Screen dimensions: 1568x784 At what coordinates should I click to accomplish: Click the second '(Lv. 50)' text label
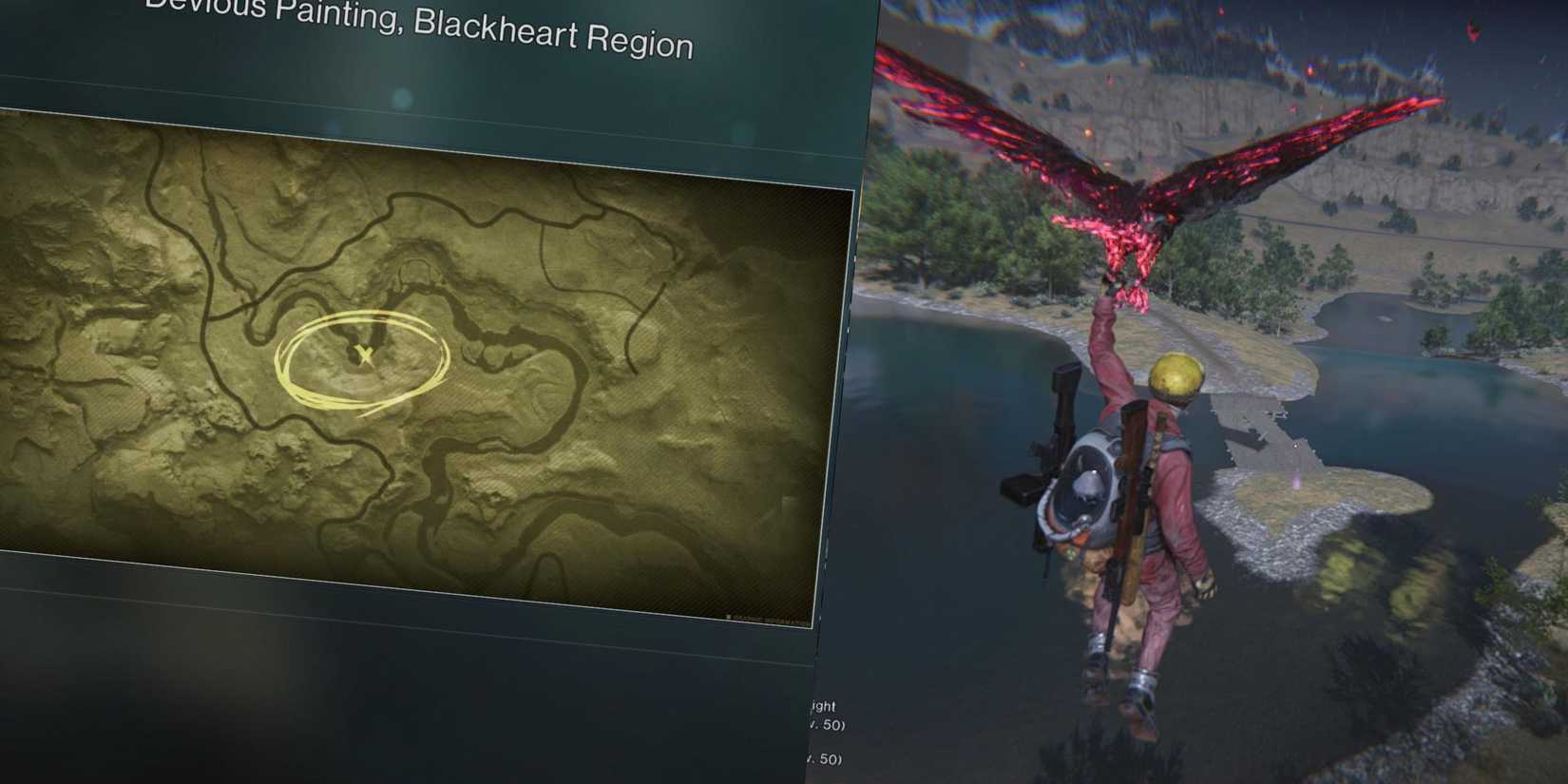[827, 757]
